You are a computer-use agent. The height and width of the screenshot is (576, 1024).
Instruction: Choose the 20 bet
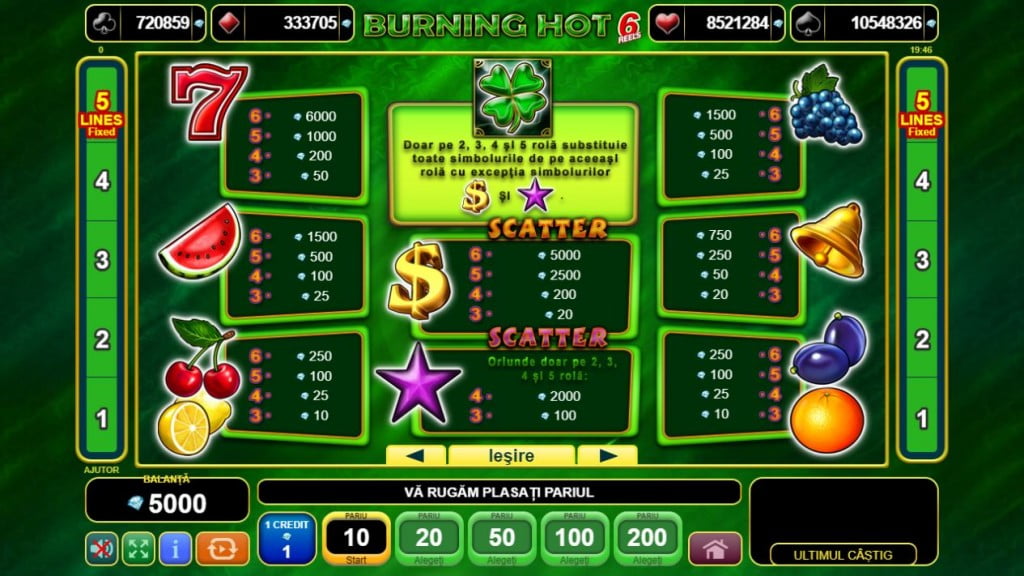(429, 539)
